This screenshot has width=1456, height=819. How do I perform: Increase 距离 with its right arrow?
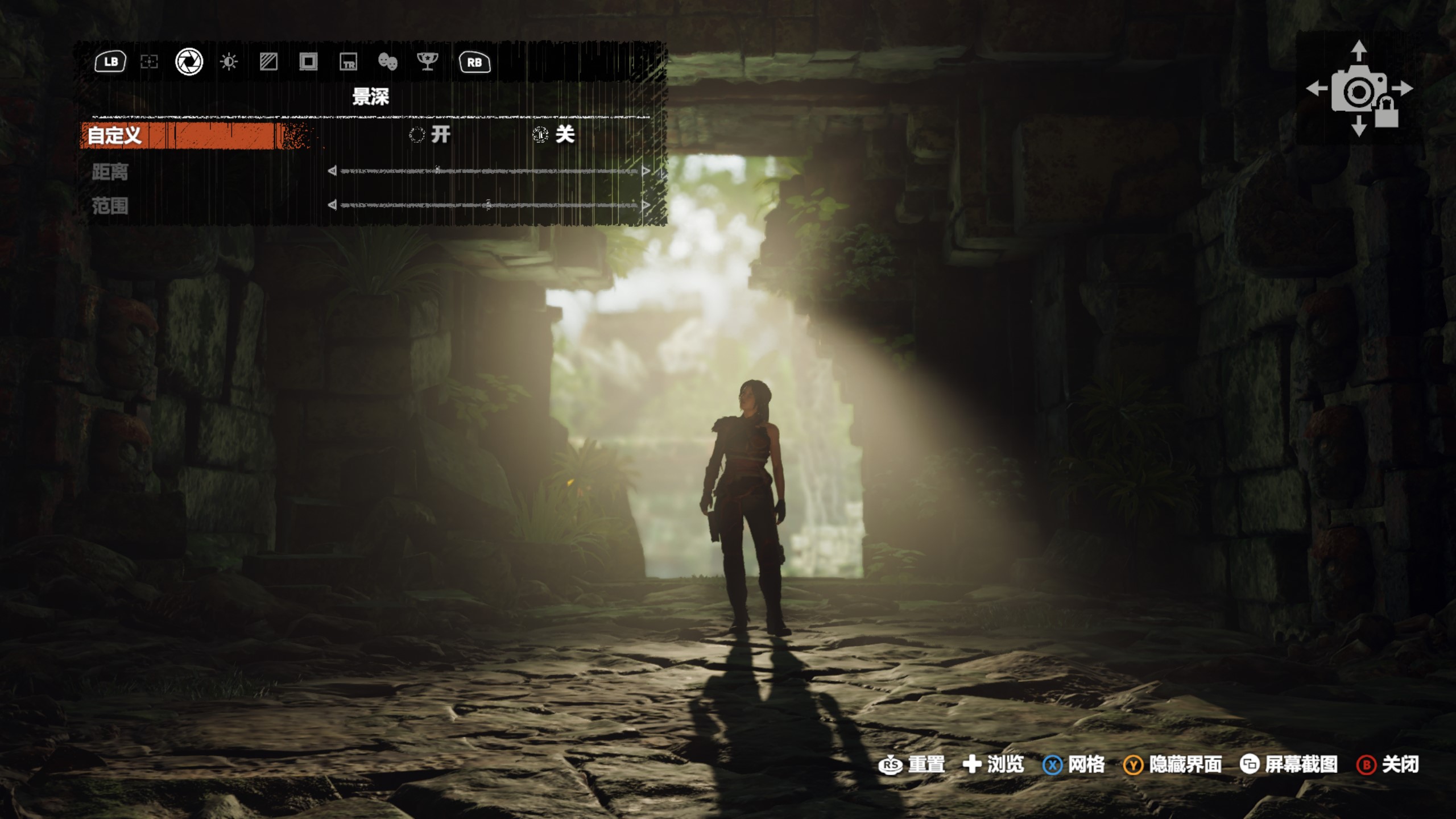[646, 171]
